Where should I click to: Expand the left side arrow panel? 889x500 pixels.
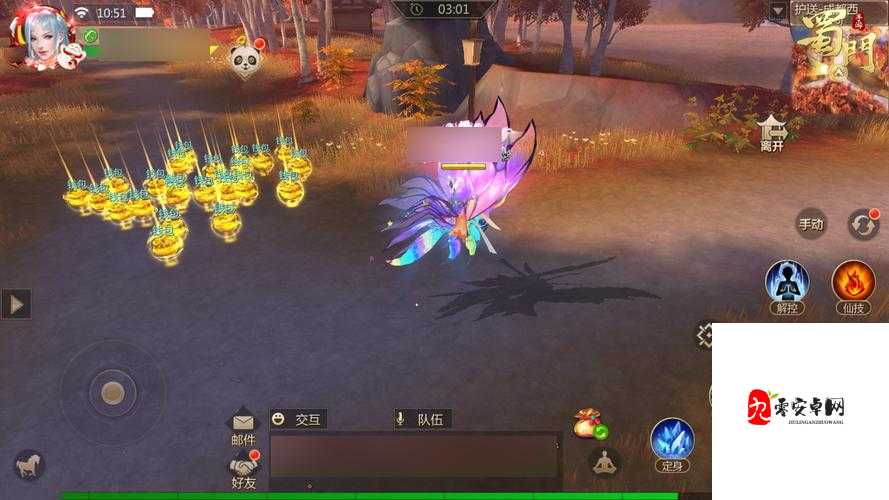(16, 303)
